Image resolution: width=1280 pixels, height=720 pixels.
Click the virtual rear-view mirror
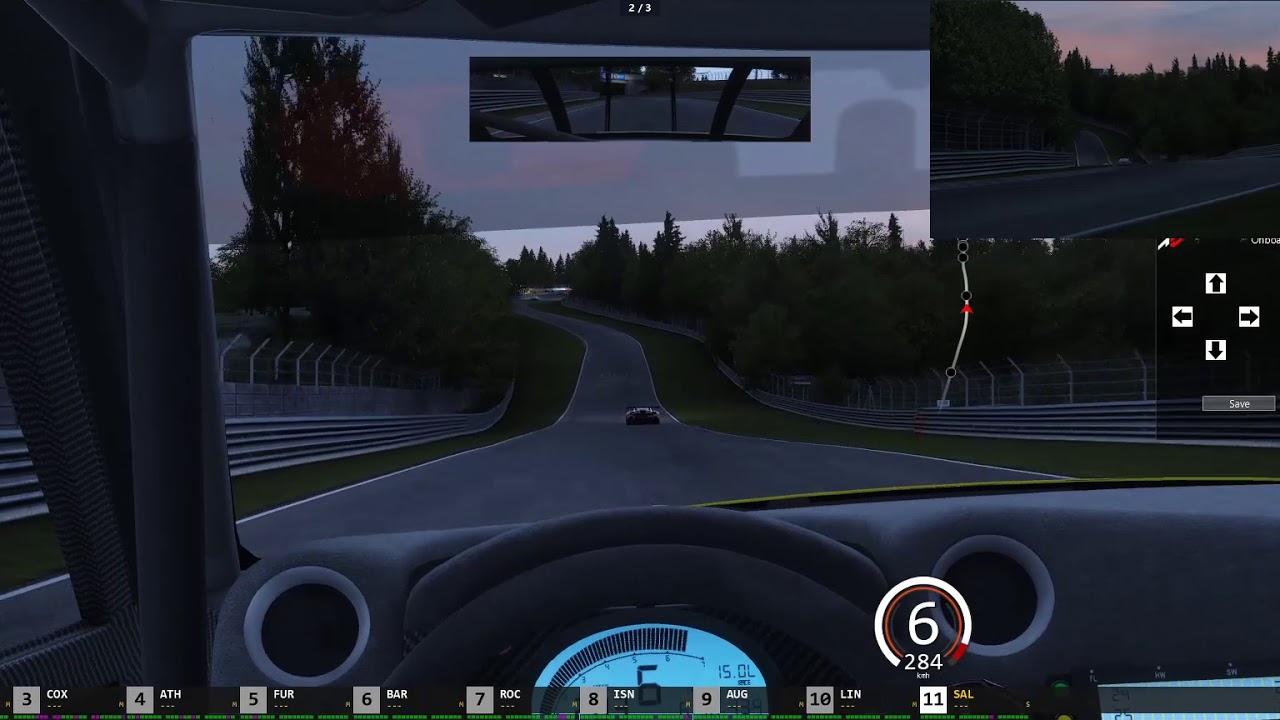(640, 99)
